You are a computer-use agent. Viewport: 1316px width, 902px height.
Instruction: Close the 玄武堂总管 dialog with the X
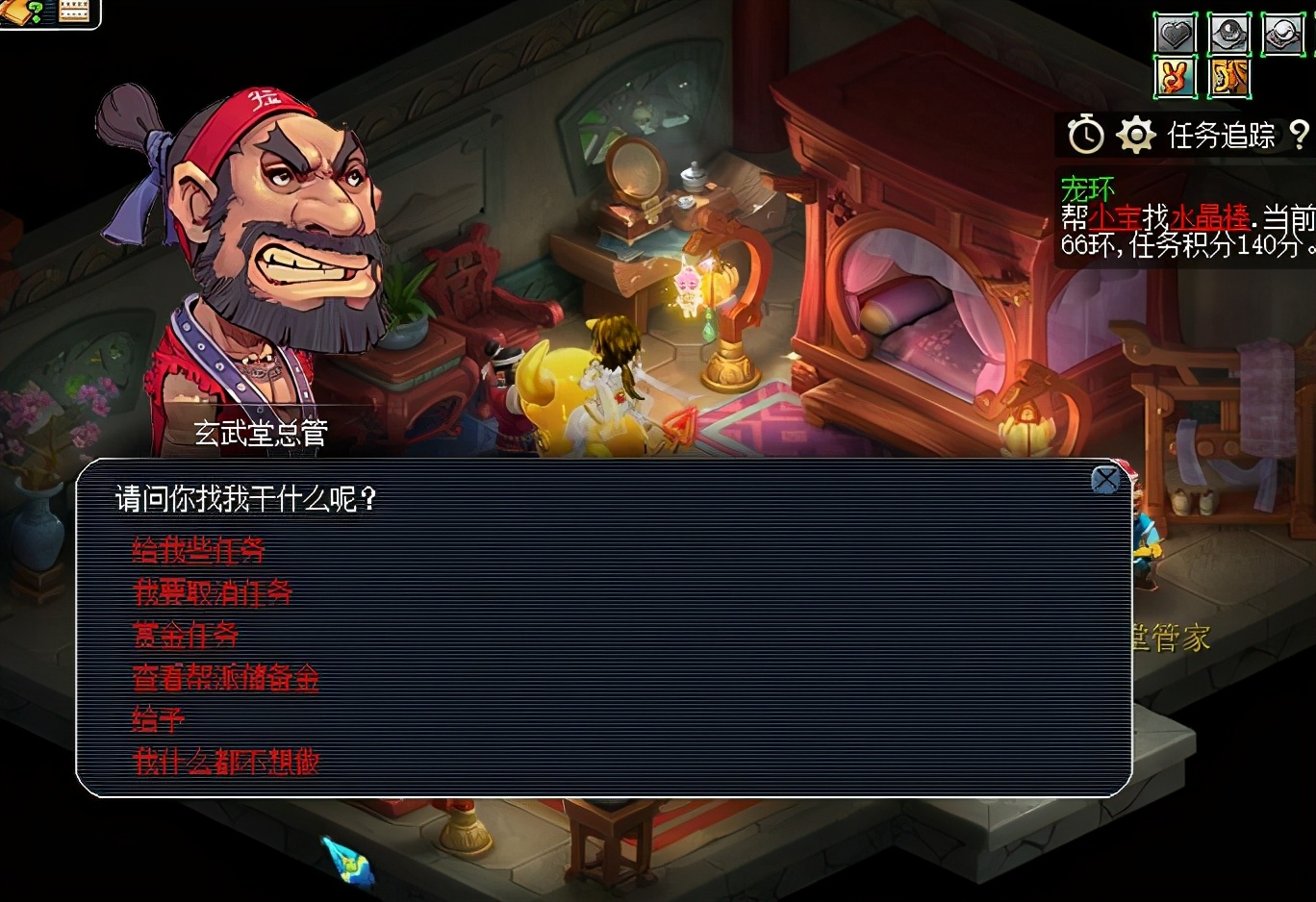tap(1106, 479)
